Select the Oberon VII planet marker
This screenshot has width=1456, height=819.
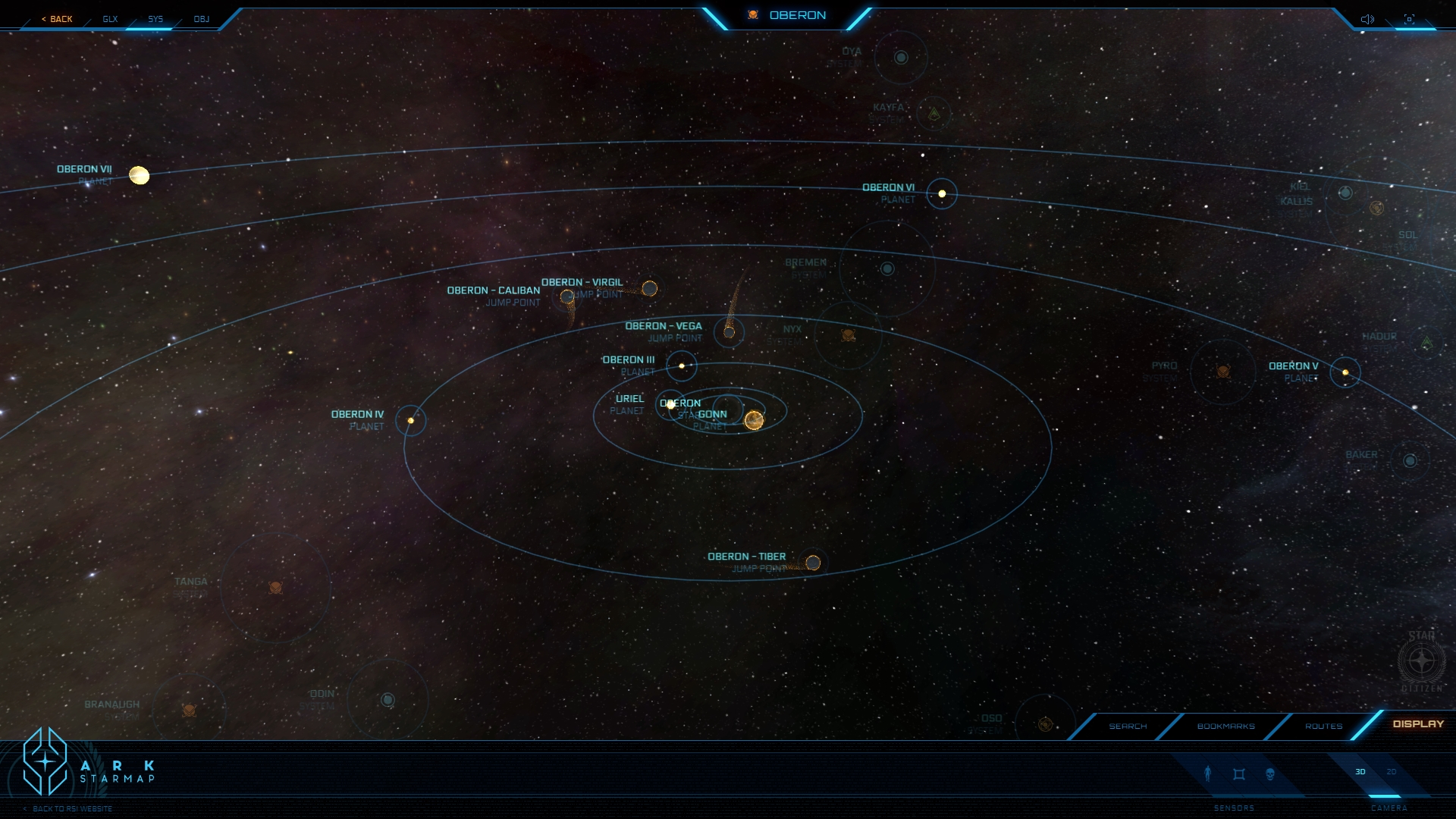[139, 175]
